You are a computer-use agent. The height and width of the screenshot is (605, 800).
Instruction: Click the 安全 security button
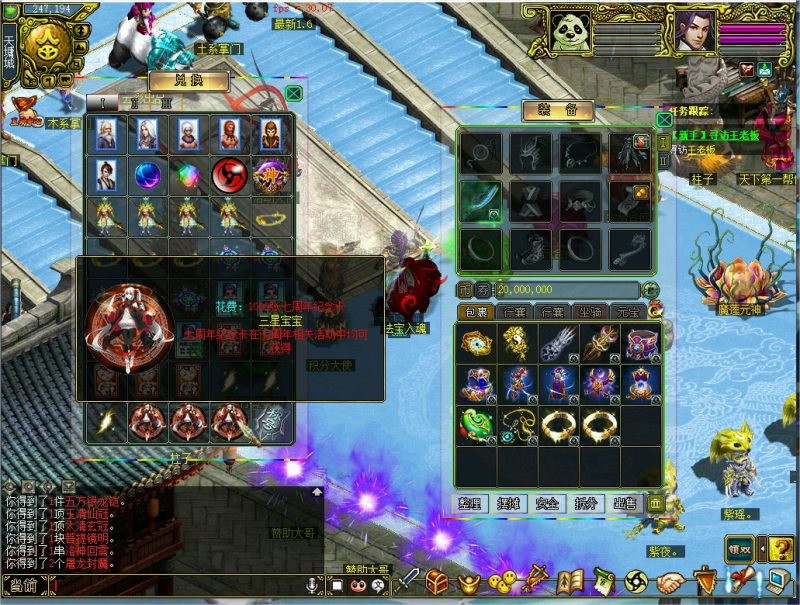click(547, 503)
